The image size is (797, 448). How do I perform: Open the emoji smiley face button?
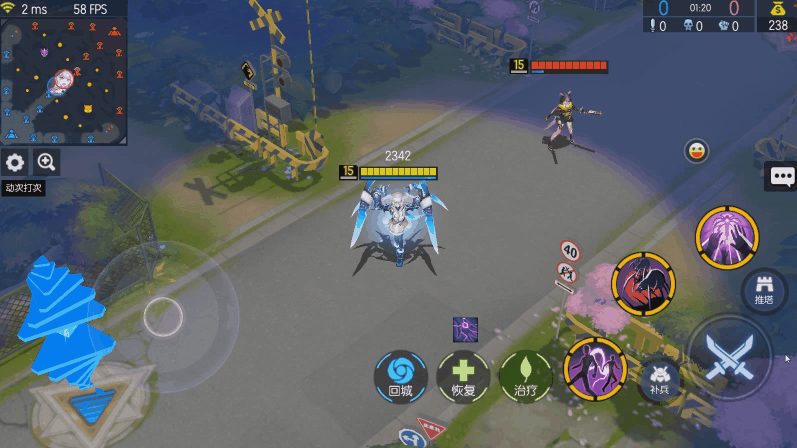click(x=696, y=151)
